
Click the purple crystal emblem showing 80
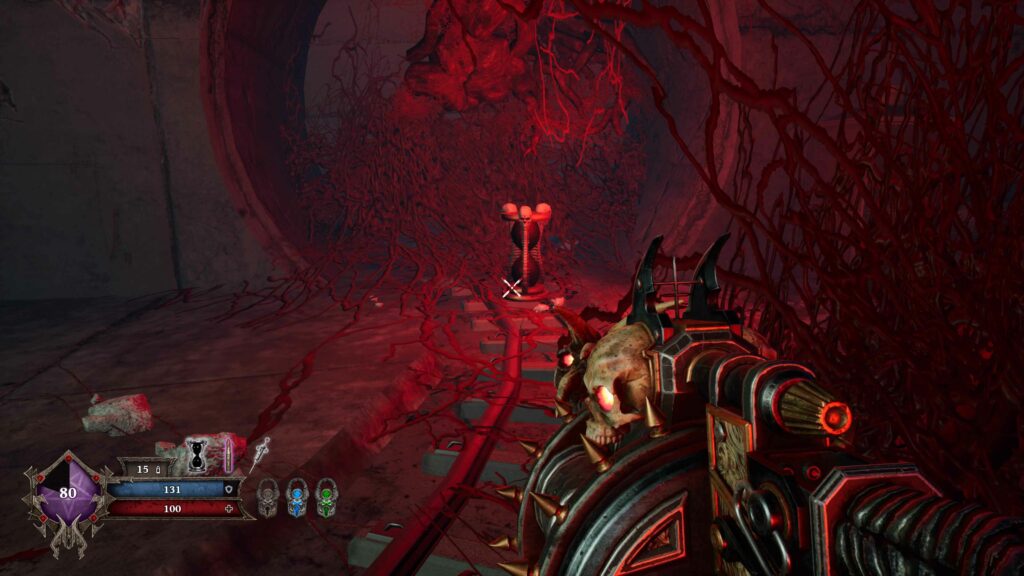point(68,493)
